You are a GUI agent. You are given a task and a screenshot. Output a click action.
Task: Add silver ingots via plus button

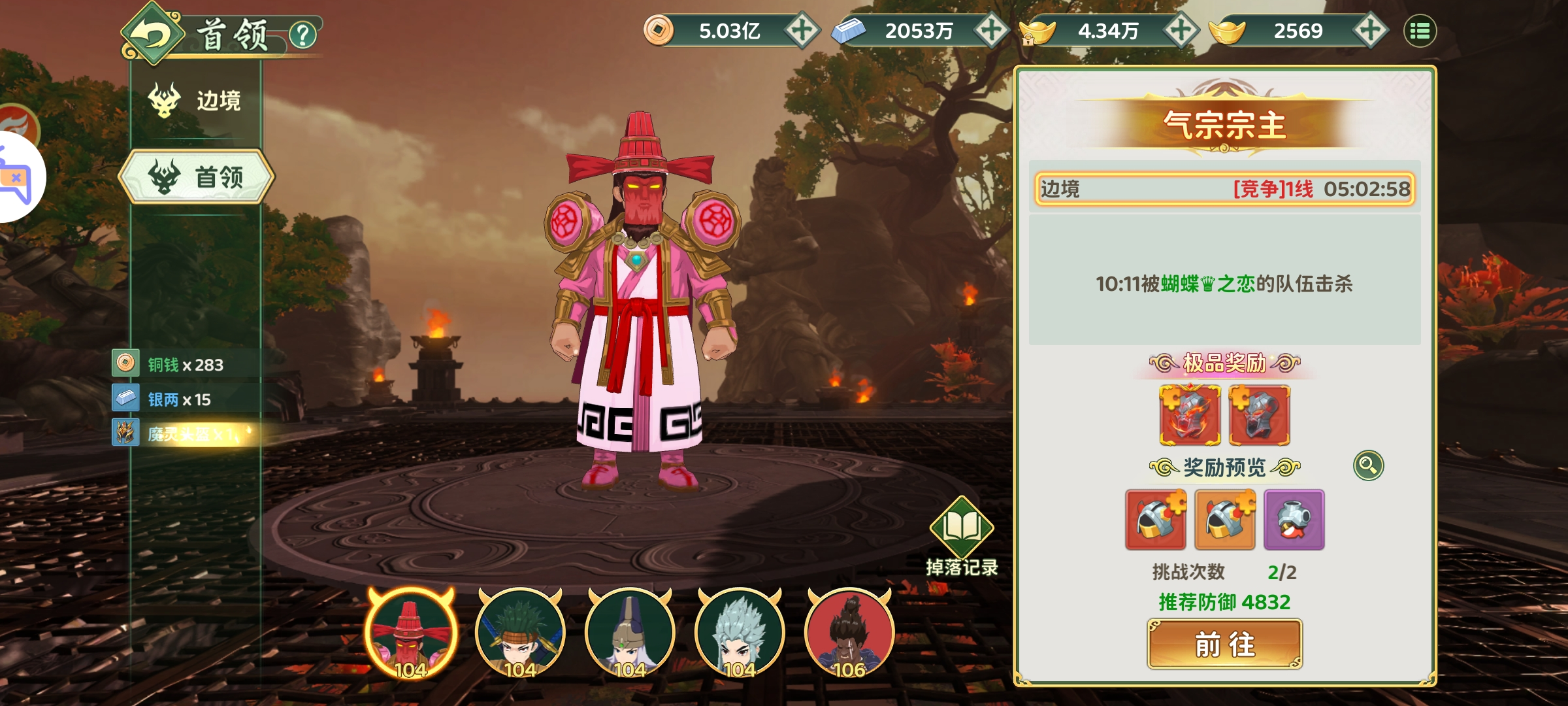pos(991,31)
